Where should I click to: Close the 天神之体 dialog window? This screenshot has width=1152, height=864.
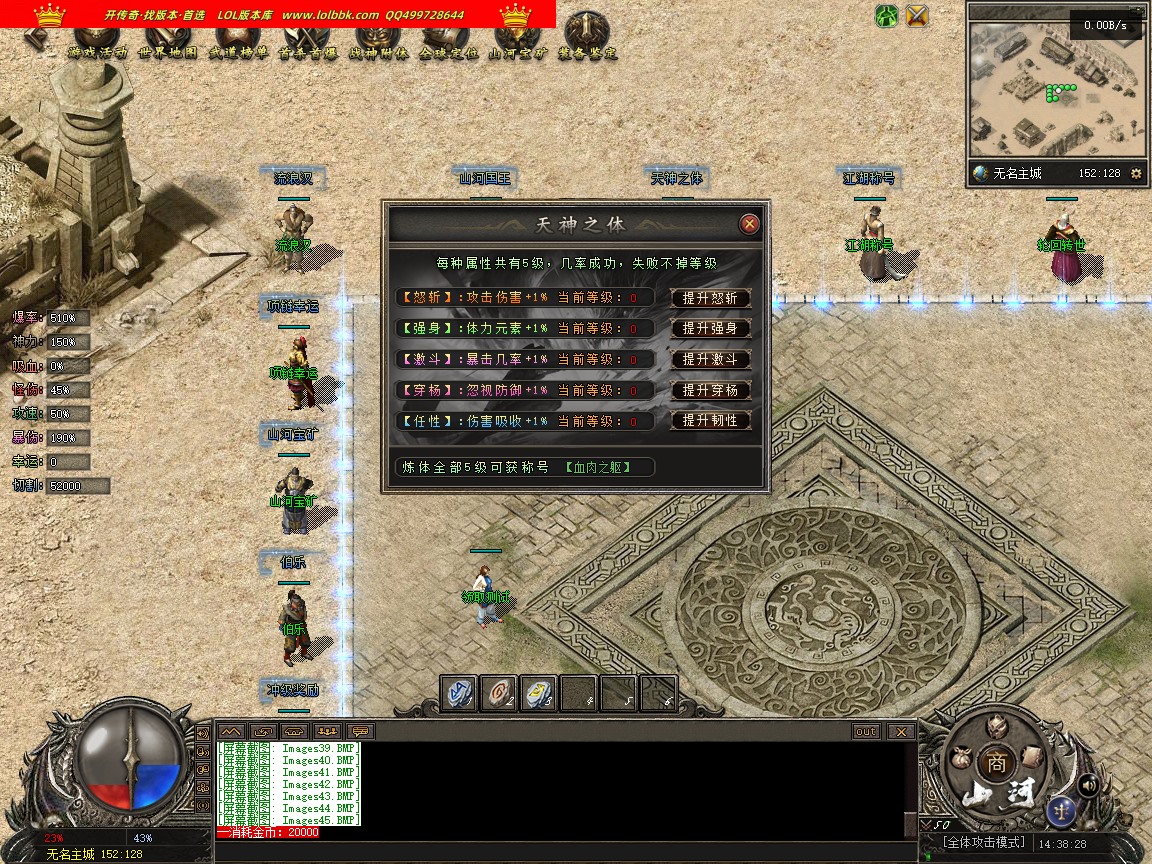click(749, 224)
